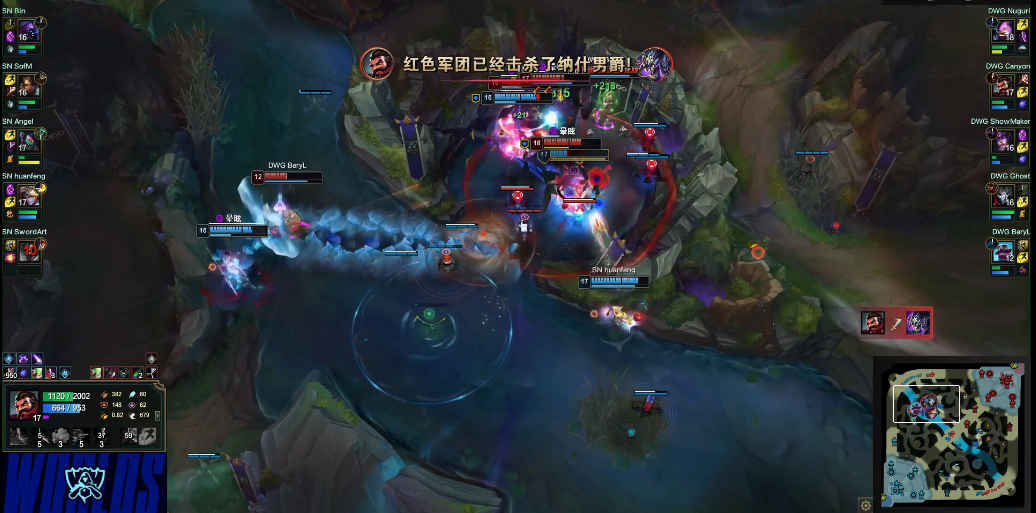The image size is (1036, 513).
Task: Select the Graves smoke cloud ability icon
Action: (63, 435)
